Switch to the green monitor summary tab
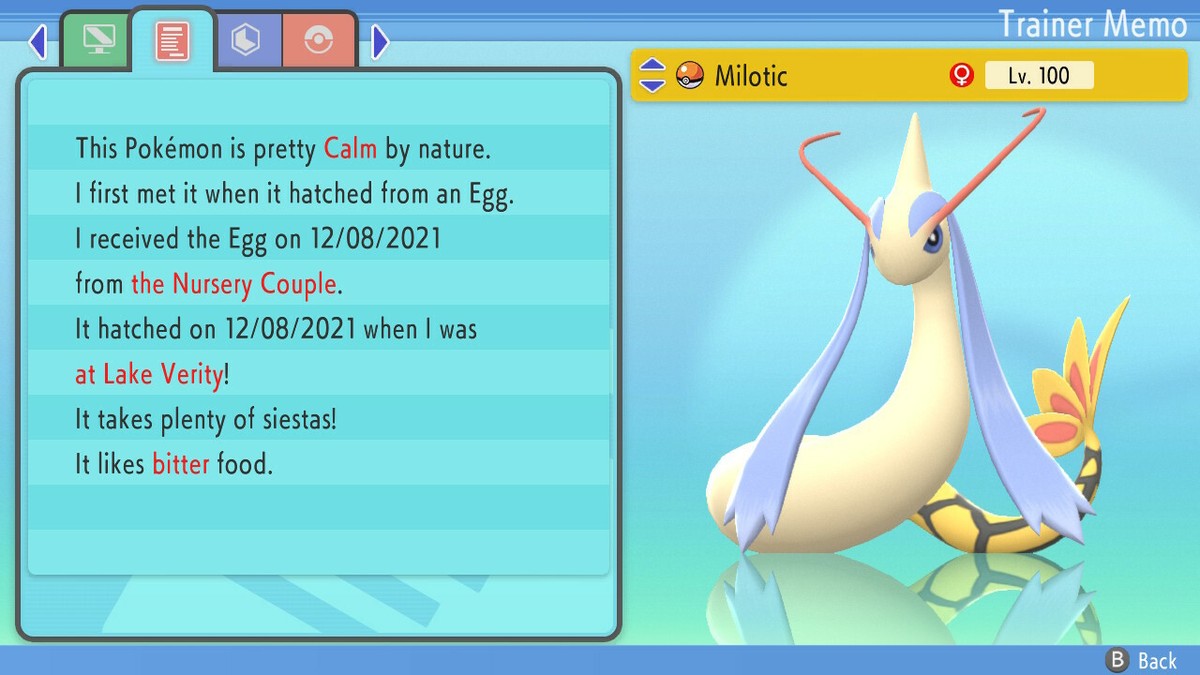The height and width of the screenshot is (675, 1200). 96,41
